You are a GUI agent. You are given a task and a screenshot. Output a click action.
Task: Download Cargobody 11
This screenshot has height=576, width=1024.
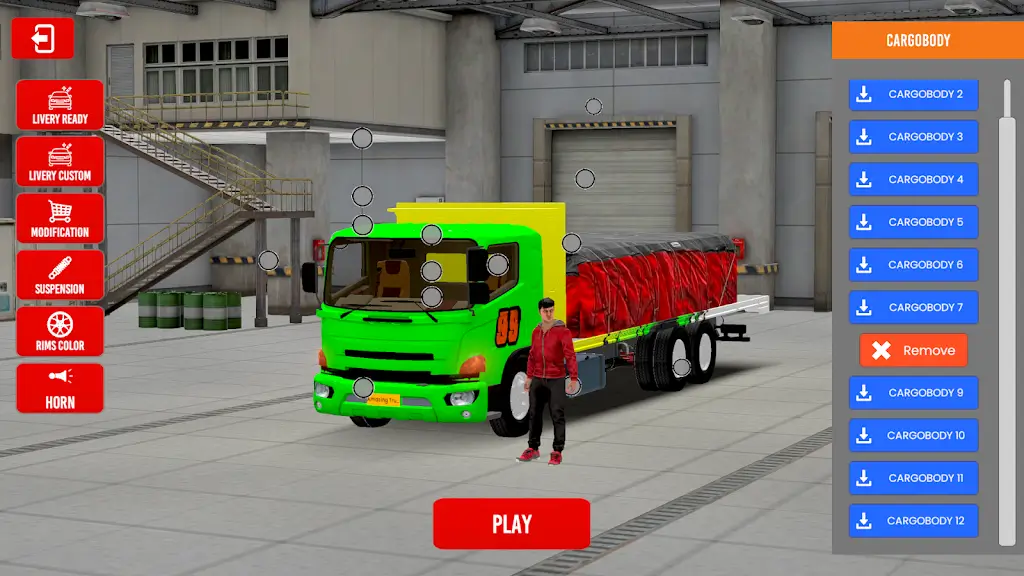pyautogui.click(x=913, y=478)
